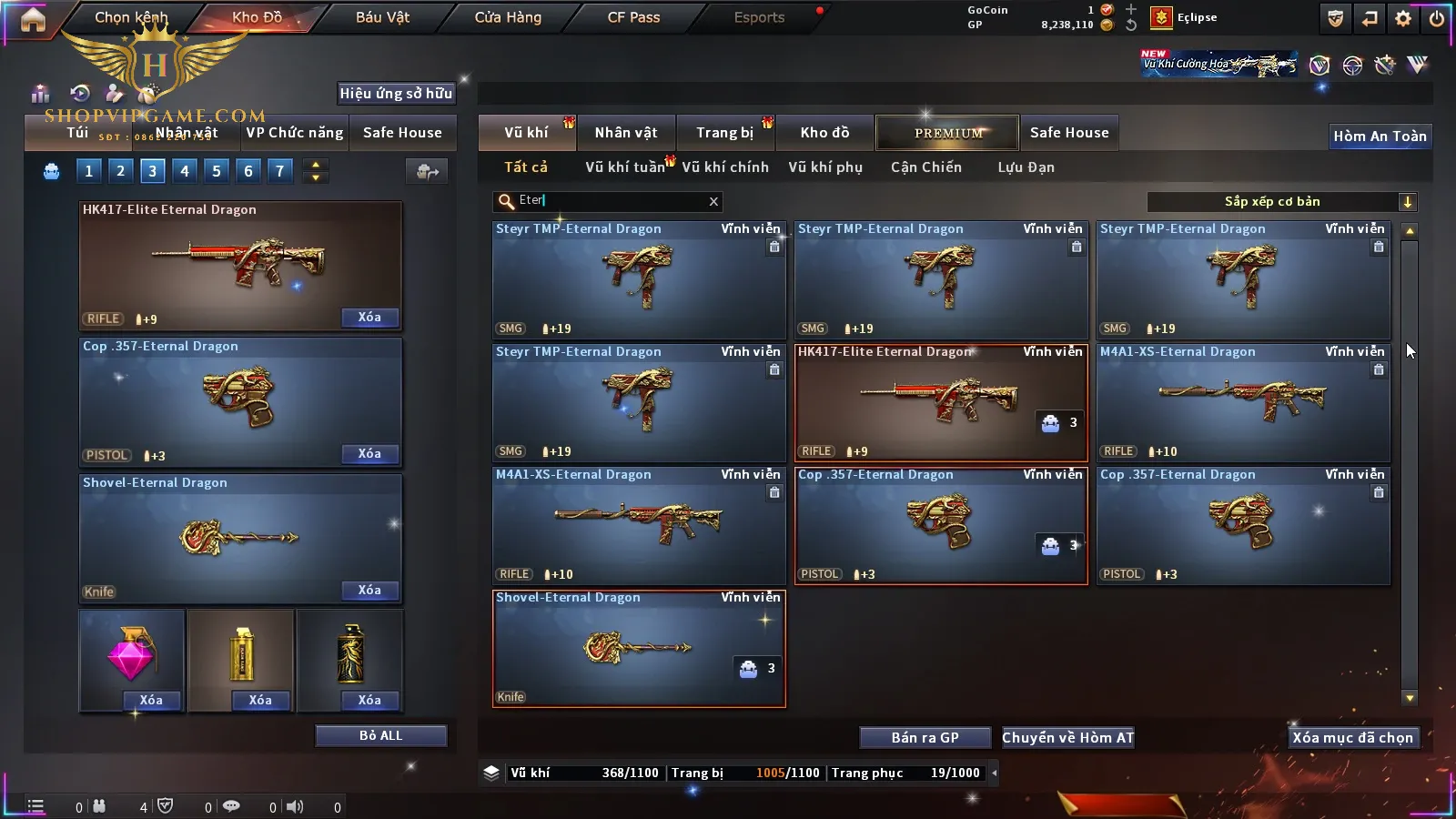Switch to Nhân vật category tab
Viewport: 1456px width, 819px height.
click(626, 133)
